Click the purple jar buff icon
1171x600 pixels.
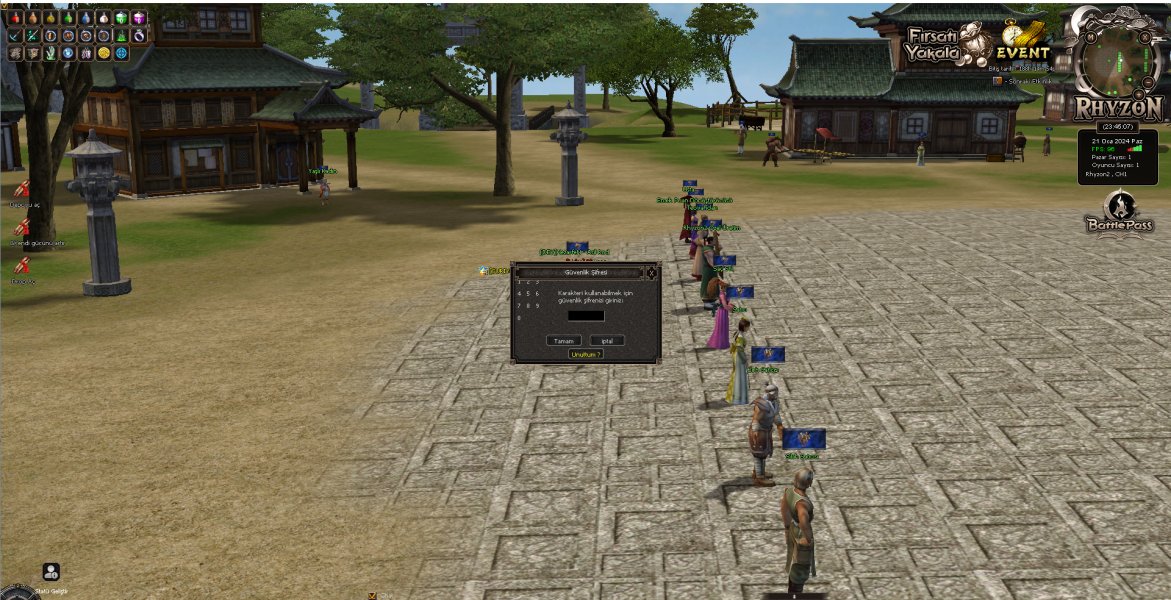[x=139, y=18]
